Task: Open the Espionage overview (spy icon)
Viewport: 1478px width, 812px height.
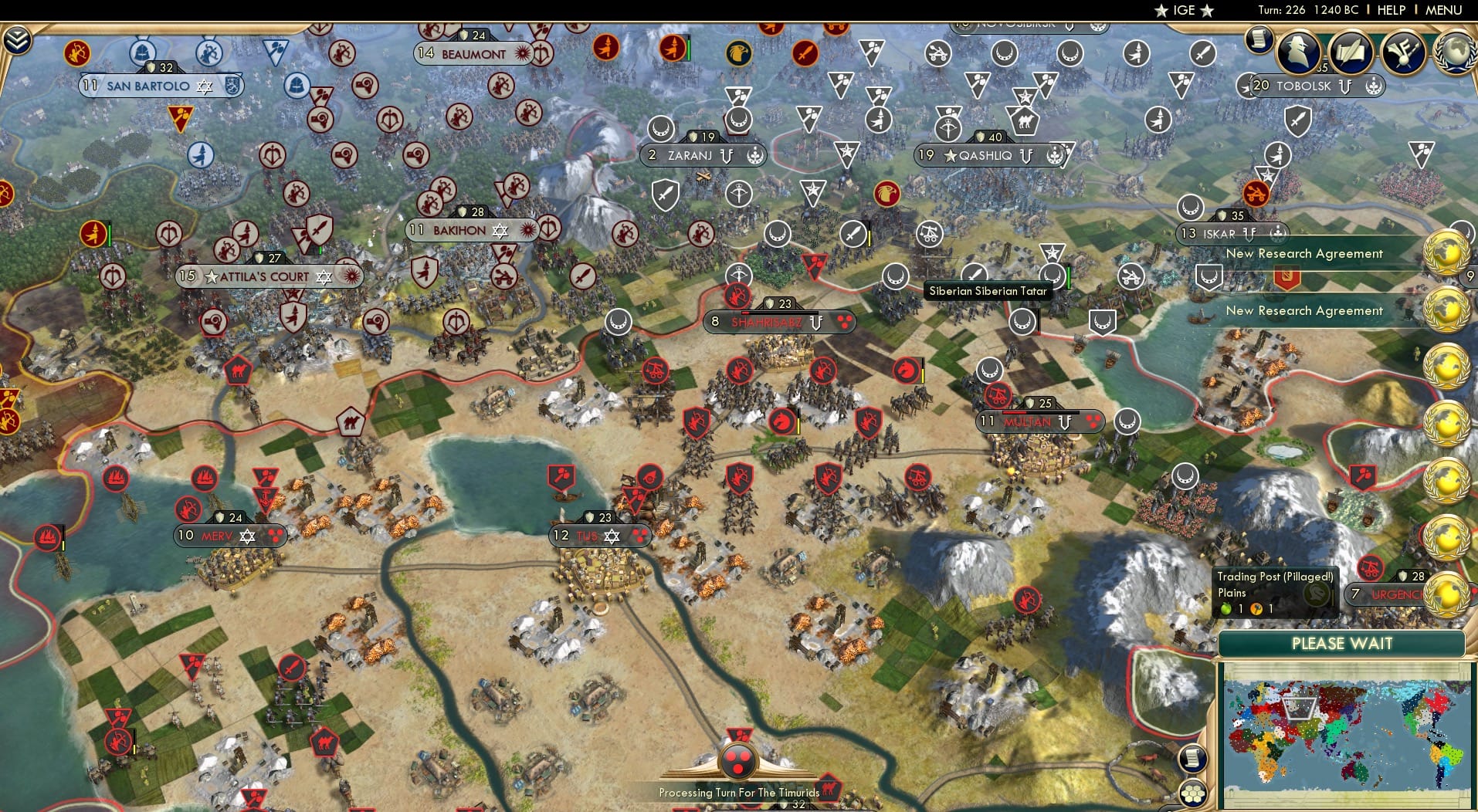Action: coord(1299,52)
